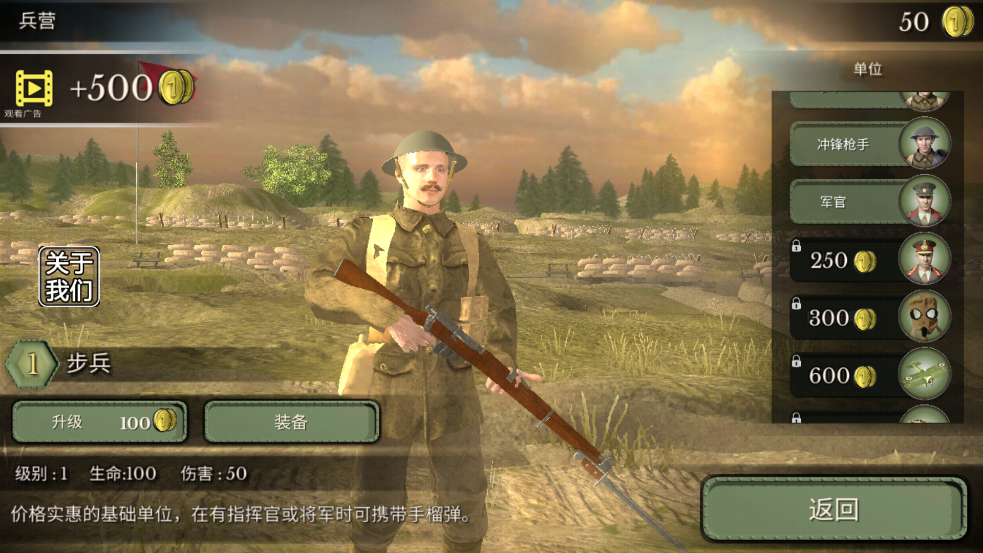
Task: Choose the 军官 officer unit
Action: 868,202
